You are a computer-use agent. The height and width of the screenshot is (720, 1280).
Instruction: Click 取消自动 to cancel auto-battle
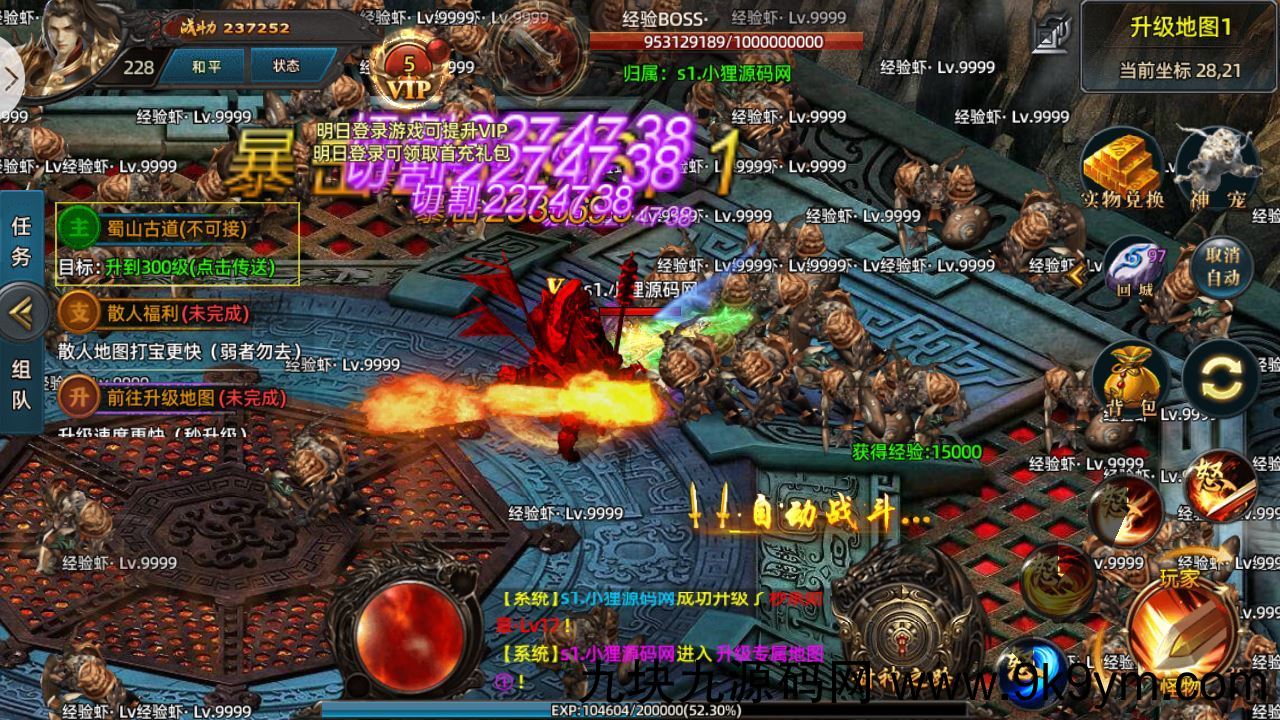tap(1222, 265)
